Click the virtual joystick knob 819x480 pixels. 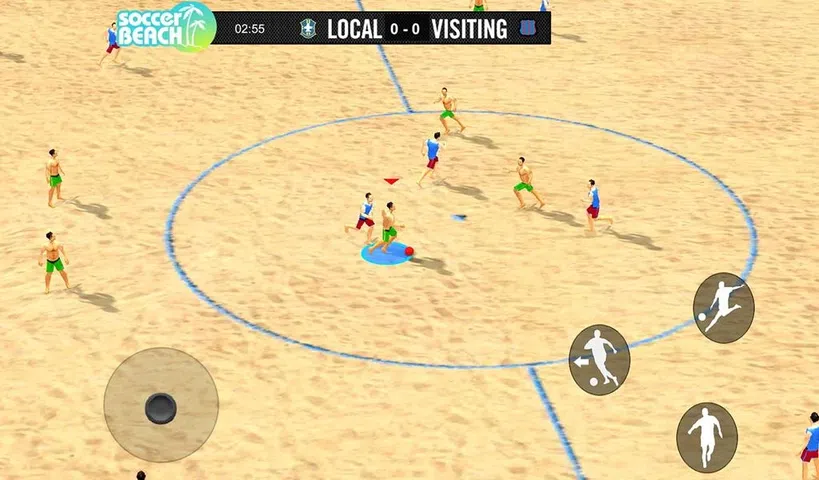(160, 407)
